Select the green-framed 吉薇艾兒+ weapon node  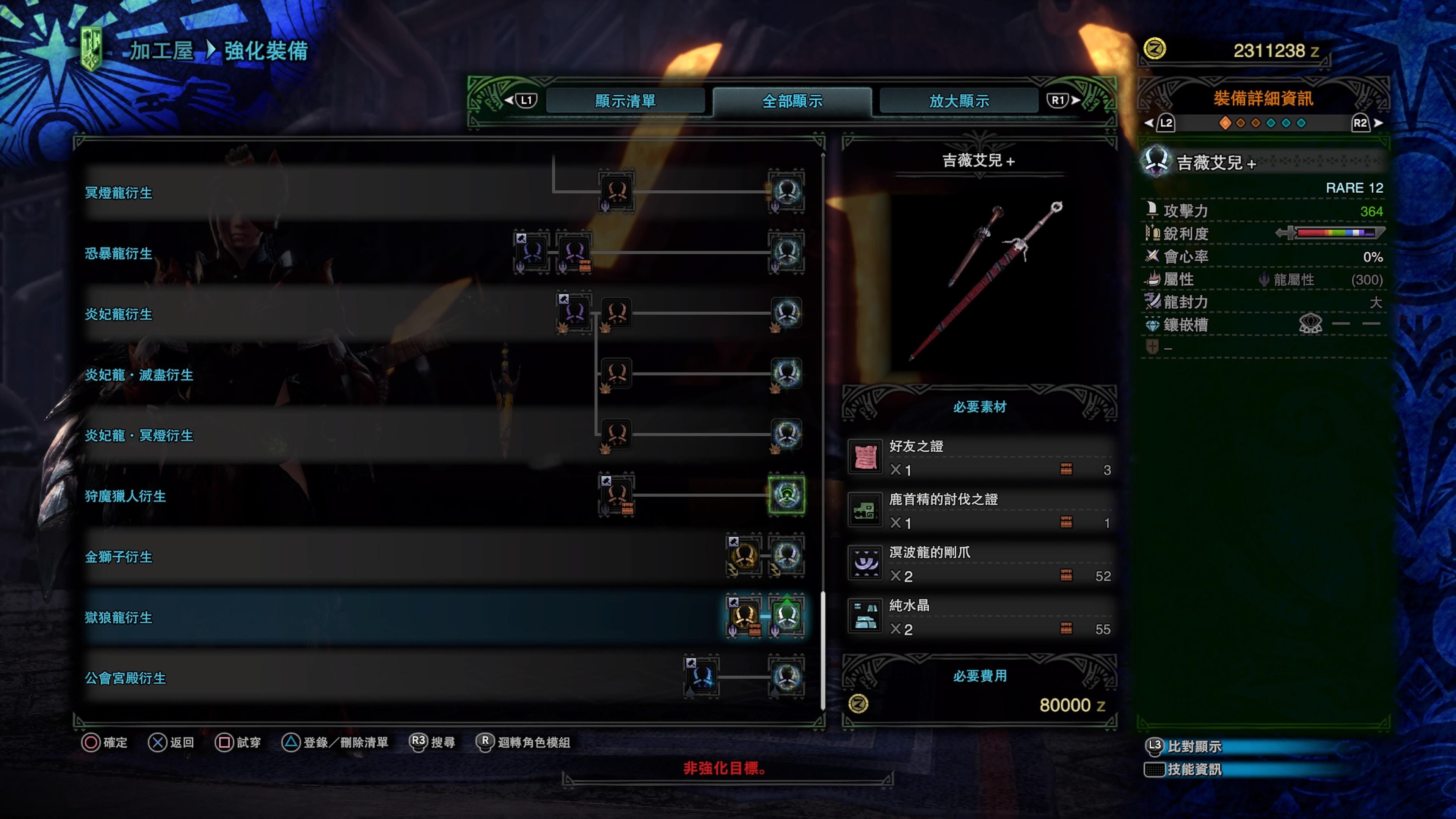tap(786, 495)
